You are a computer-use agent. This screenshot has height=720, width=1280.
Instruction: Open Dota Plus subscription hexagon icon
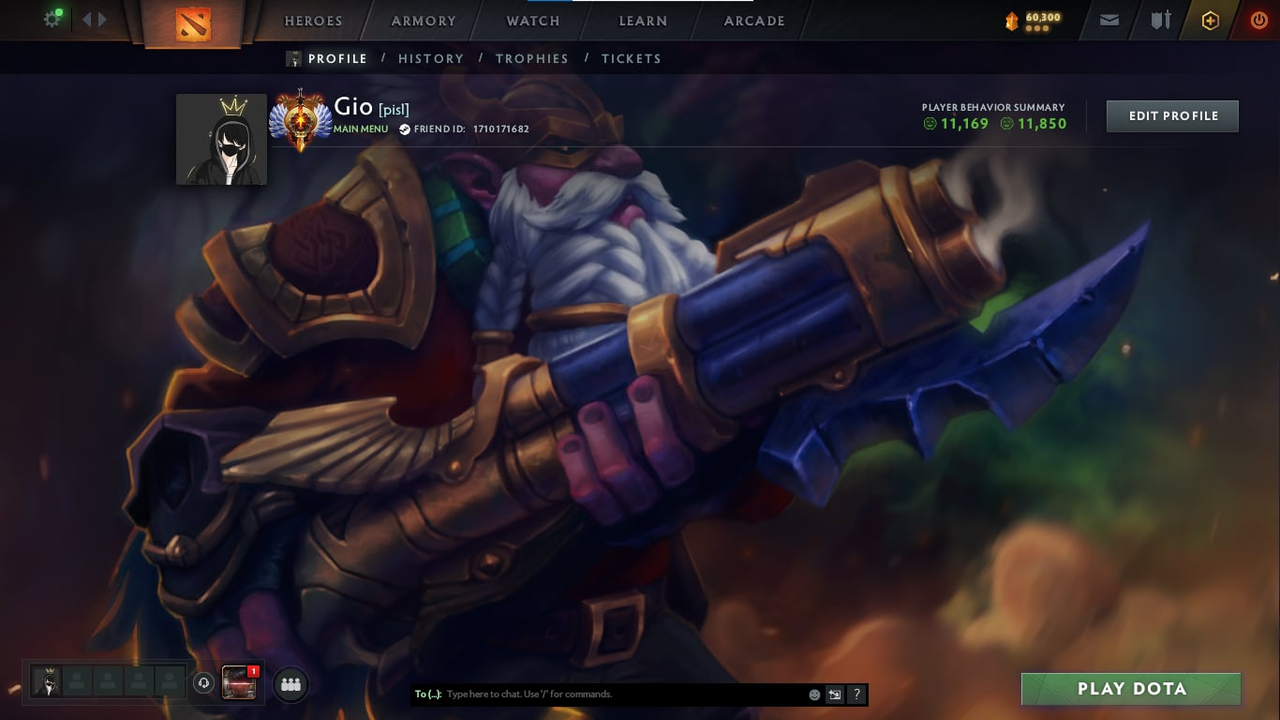(1210, 19)
